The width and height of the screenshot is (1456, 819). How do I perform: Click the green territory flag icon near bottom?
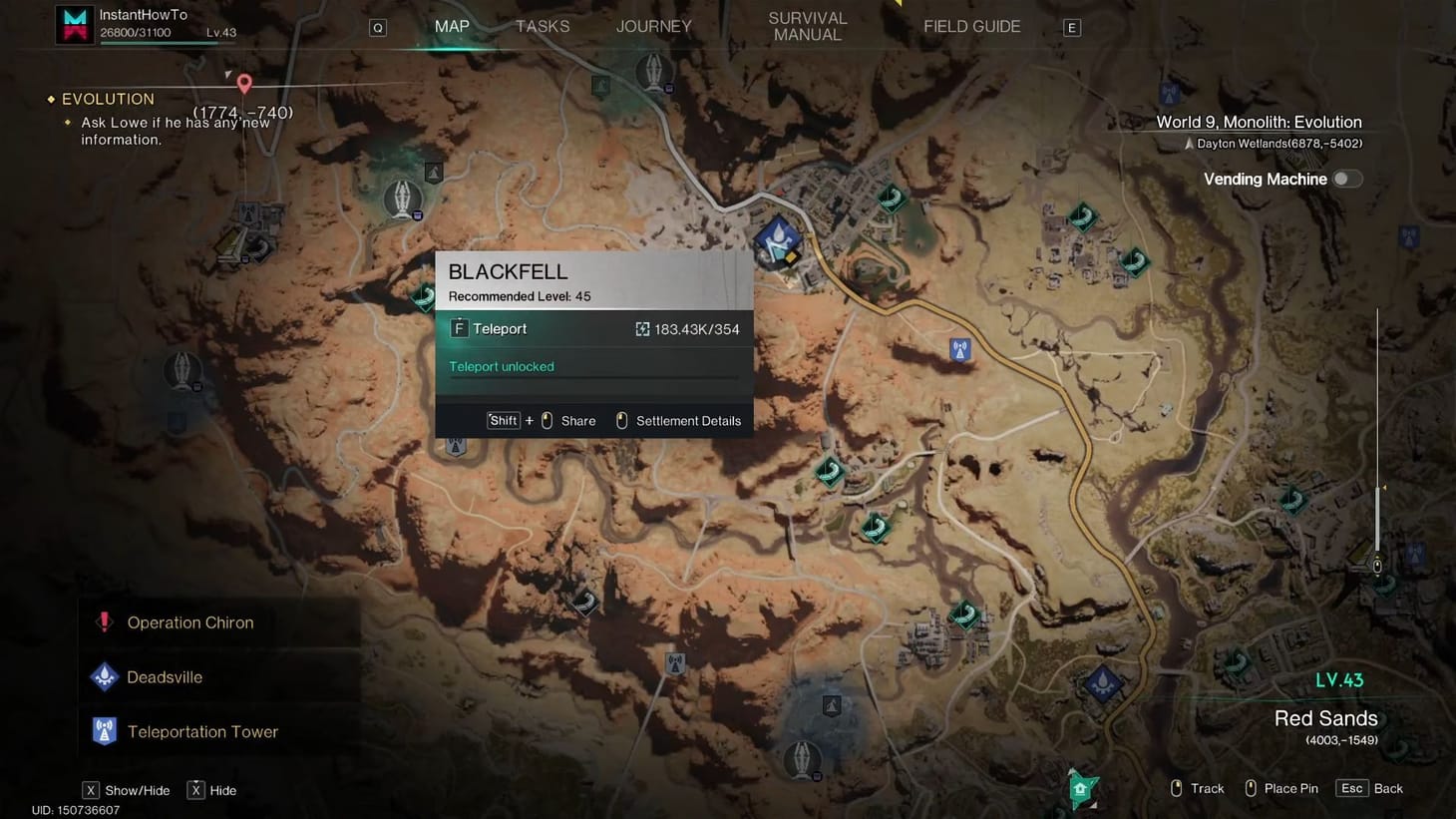click(1081, 787)
